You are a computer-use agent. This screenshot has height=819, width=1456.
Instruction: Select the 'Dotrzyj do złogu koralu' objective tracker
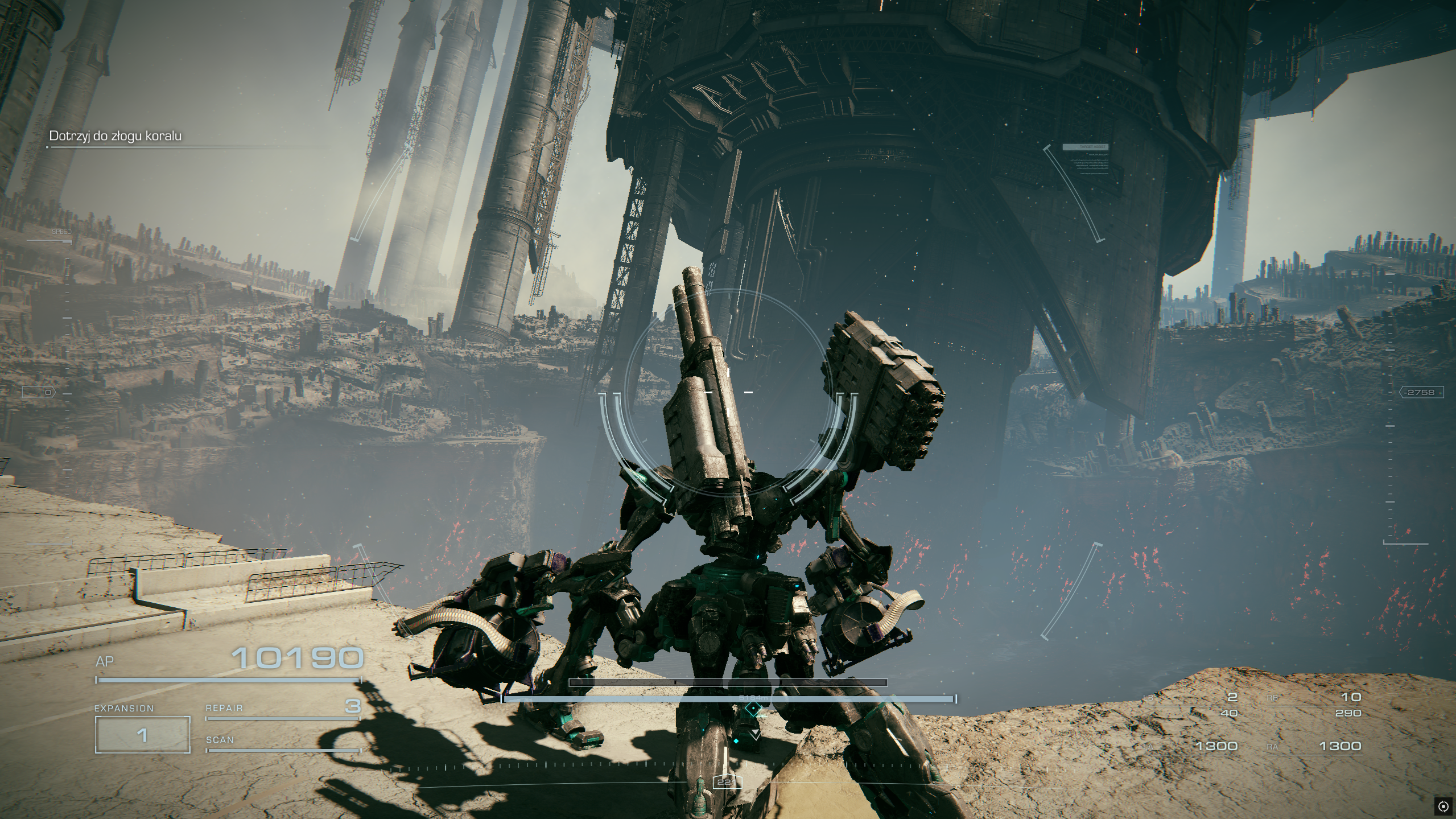116,136
